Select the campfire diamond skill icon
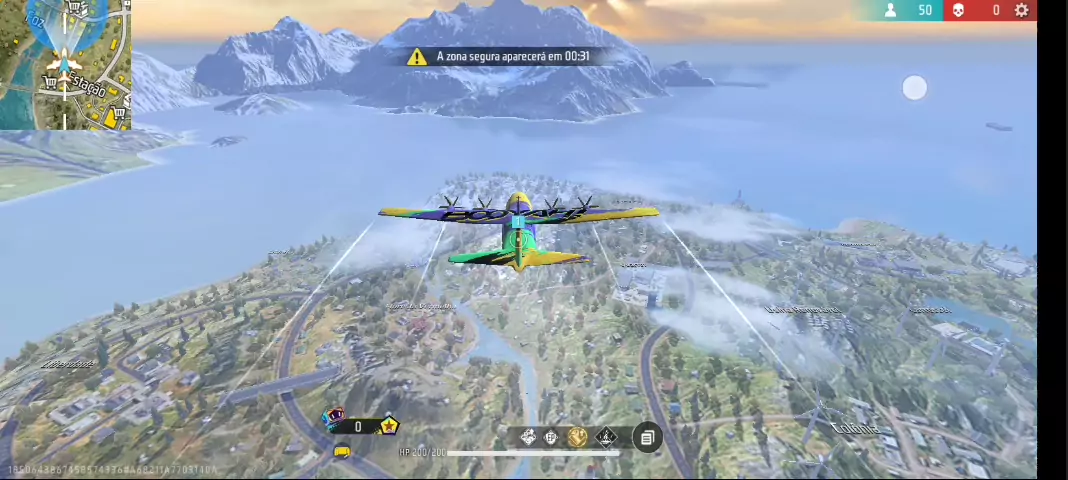The height and width of the screenshot is (480, 1068). pos(606,437)
